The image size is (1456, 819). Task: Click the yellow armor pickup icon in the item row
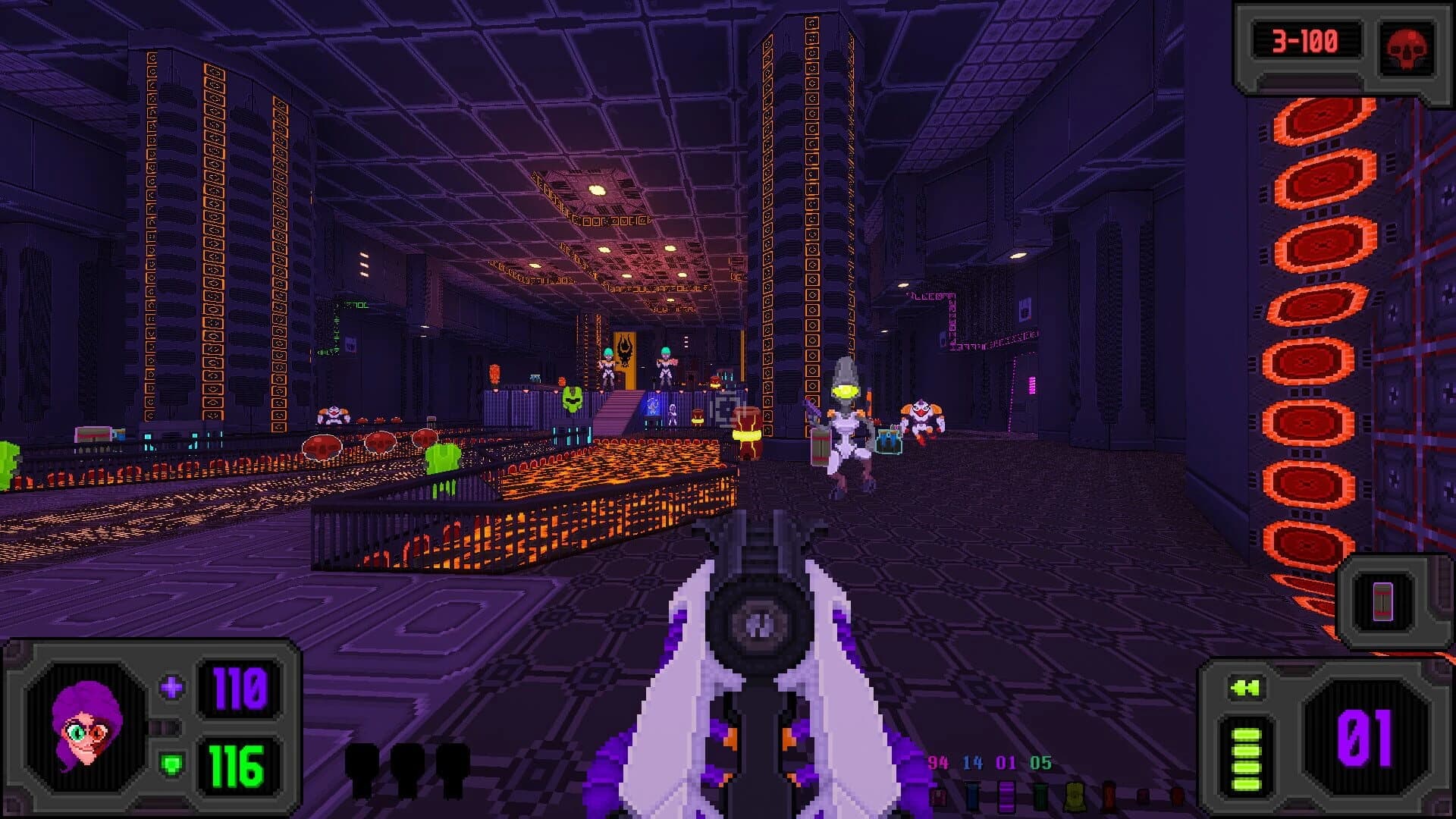[1075, 796]
